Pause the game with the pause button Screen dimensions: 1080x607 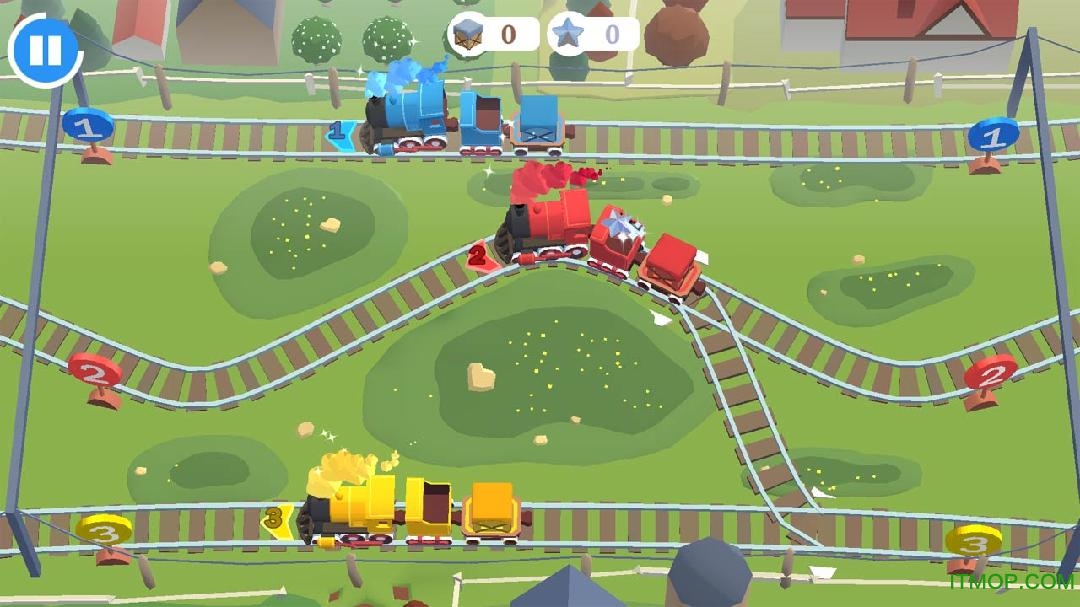coord(45,50)
